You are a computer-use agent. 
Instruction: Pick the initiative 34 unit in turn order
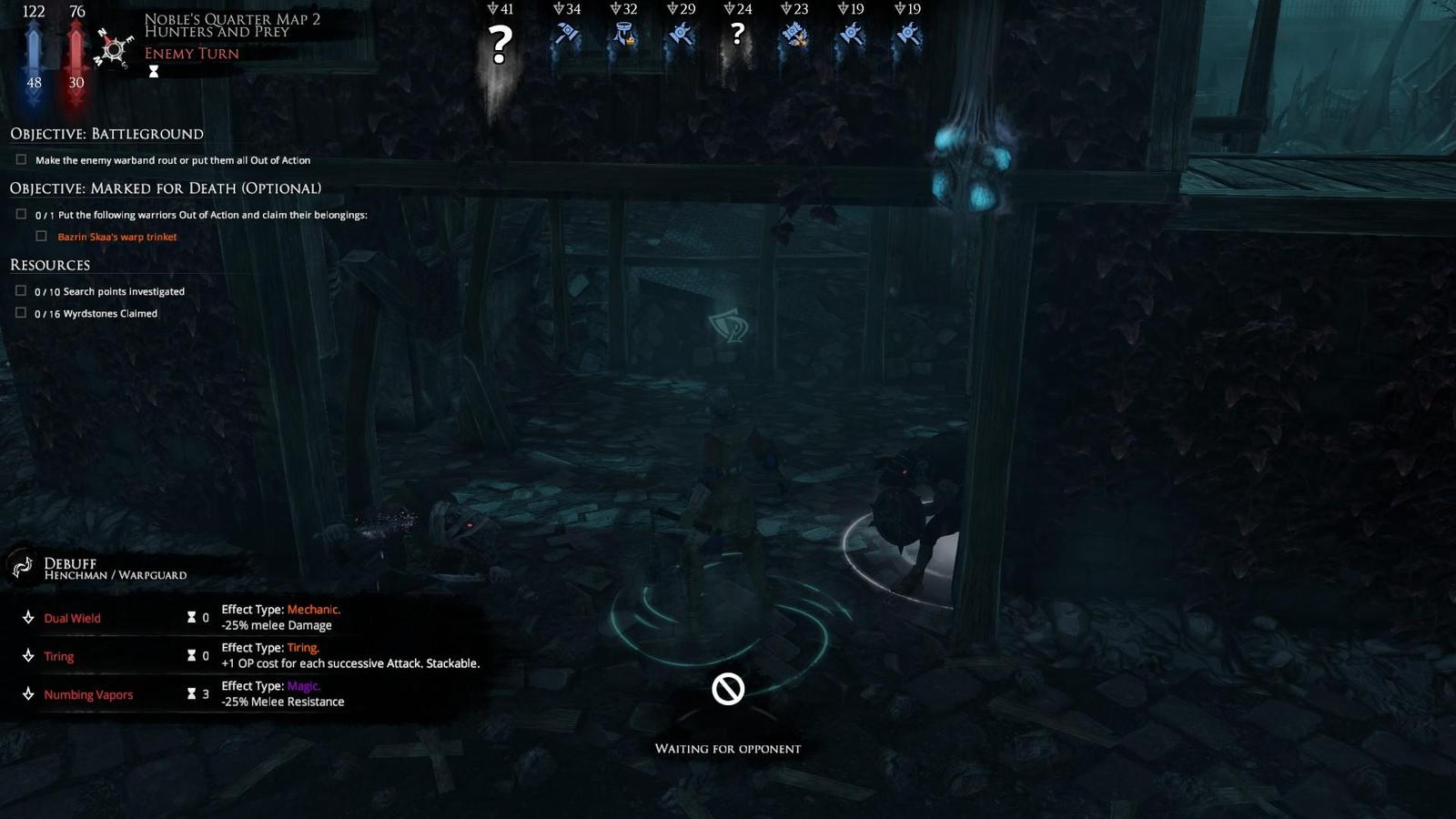point(566,36)
